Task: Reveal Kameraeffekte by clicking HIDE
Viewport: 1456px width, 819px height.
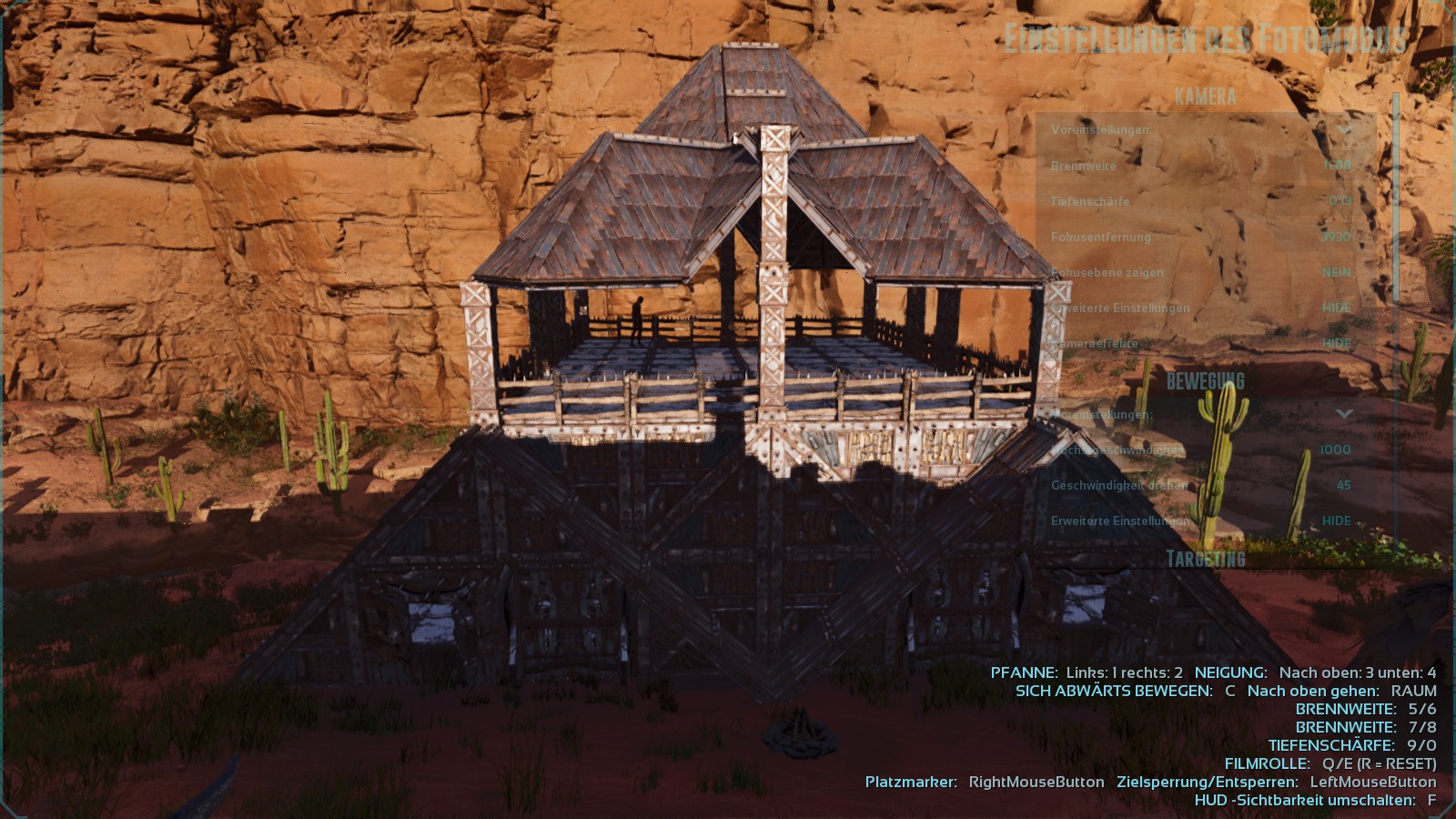Action: click(1334, 343)
